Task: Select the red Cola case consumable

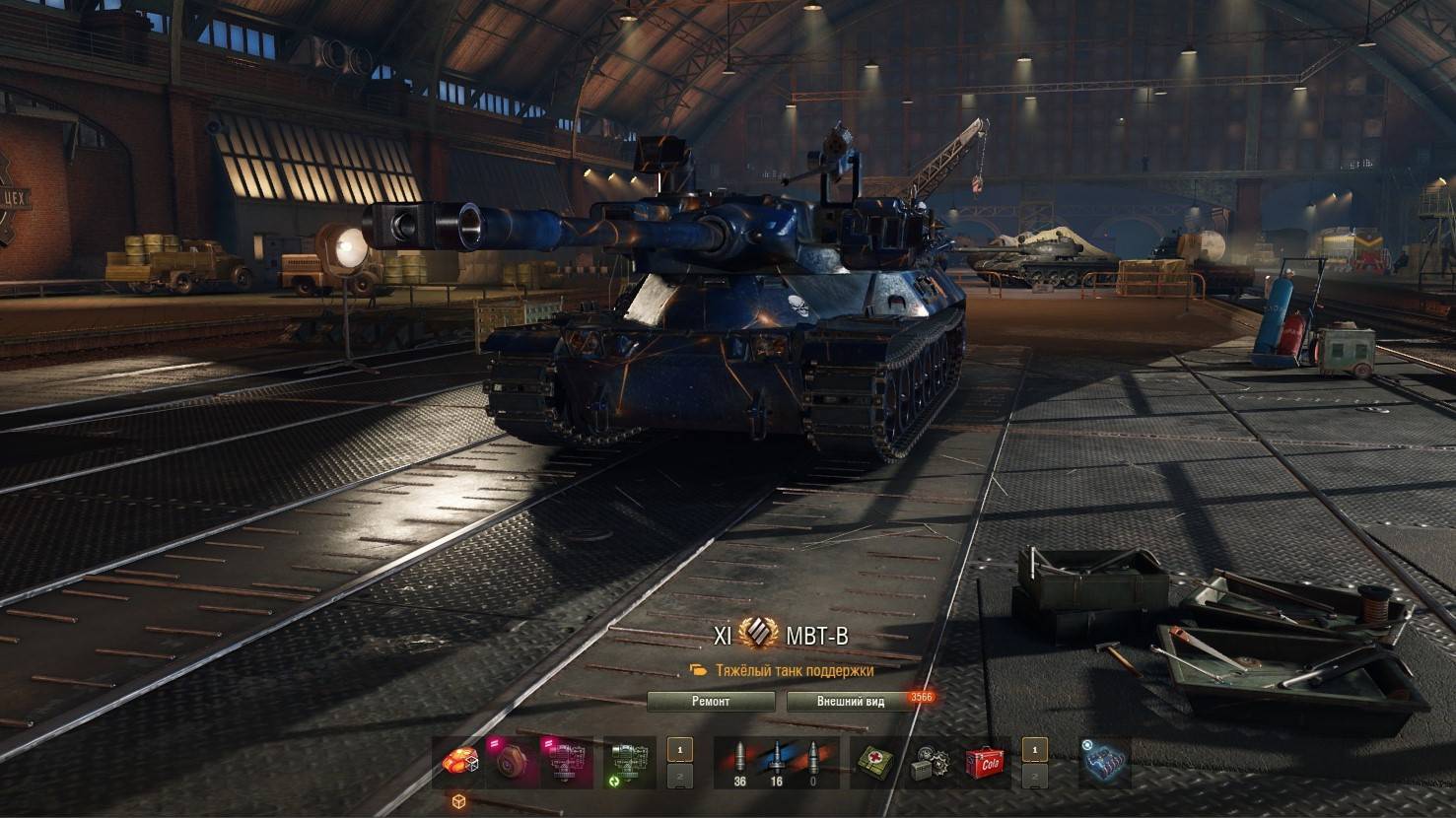Action: pyautogui.click(x=982, y=763)
